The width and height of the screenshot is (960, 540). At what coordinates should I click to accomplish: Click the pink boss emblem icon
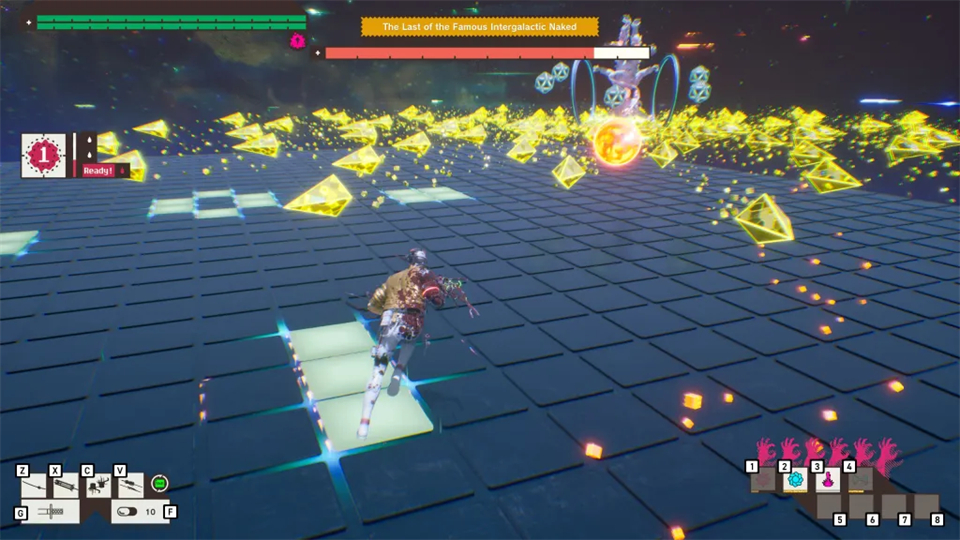(x=297, y=41)
